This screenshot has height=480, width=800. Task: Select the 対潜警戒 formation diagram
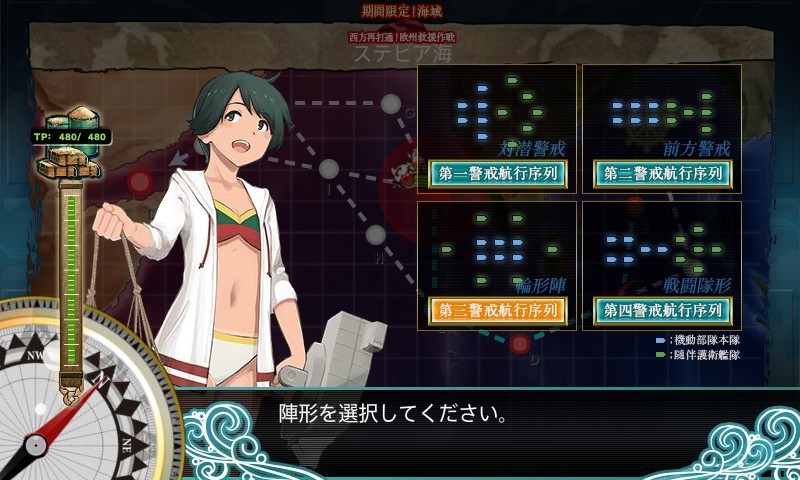[497, 108]
